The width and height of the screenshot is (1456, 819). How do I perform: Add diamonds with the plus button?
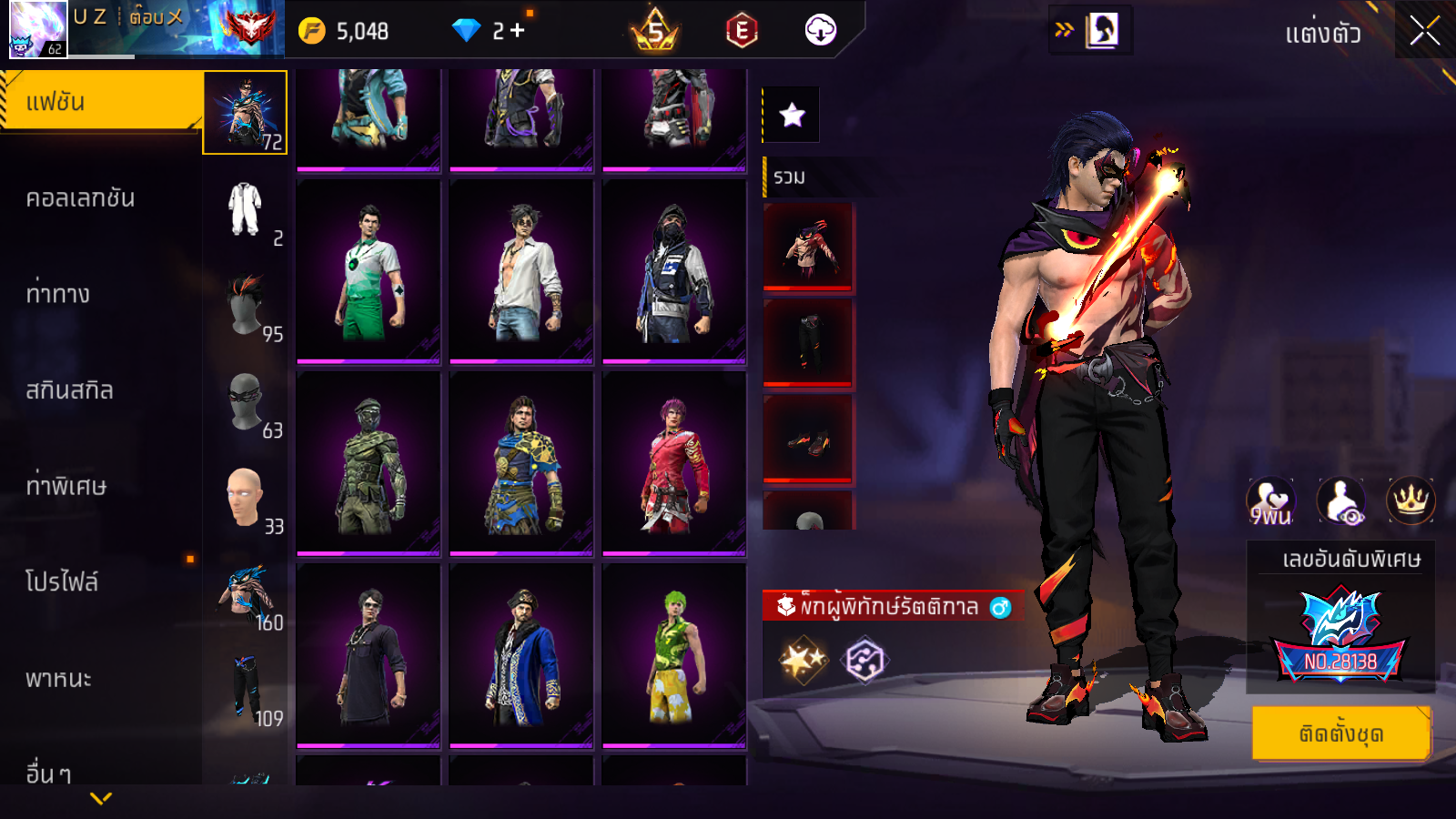518,31
